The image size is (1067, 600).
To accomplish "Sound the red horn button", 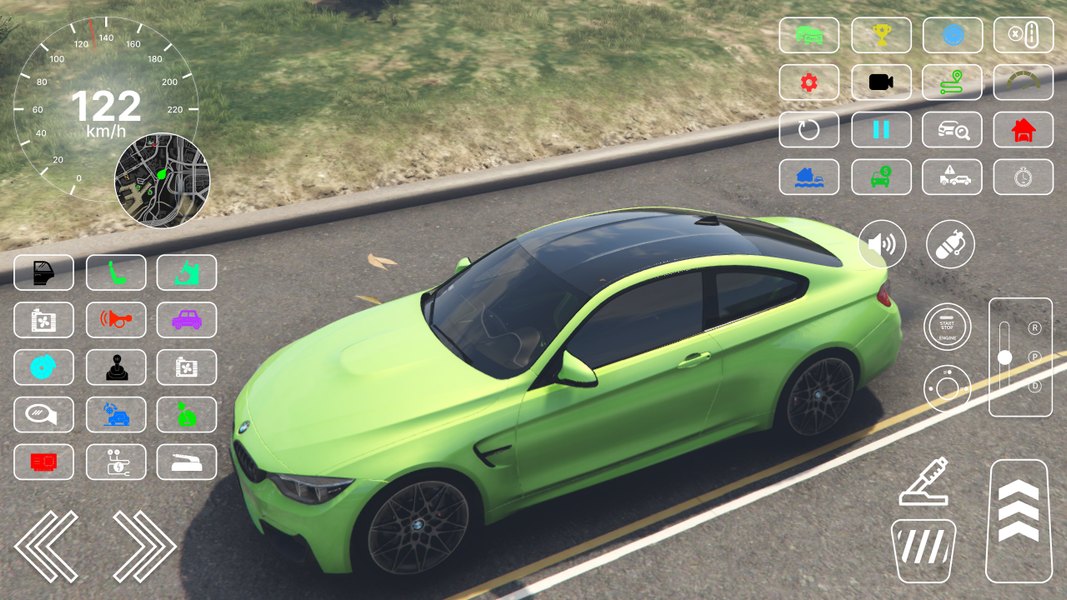I will click(116, 320).
